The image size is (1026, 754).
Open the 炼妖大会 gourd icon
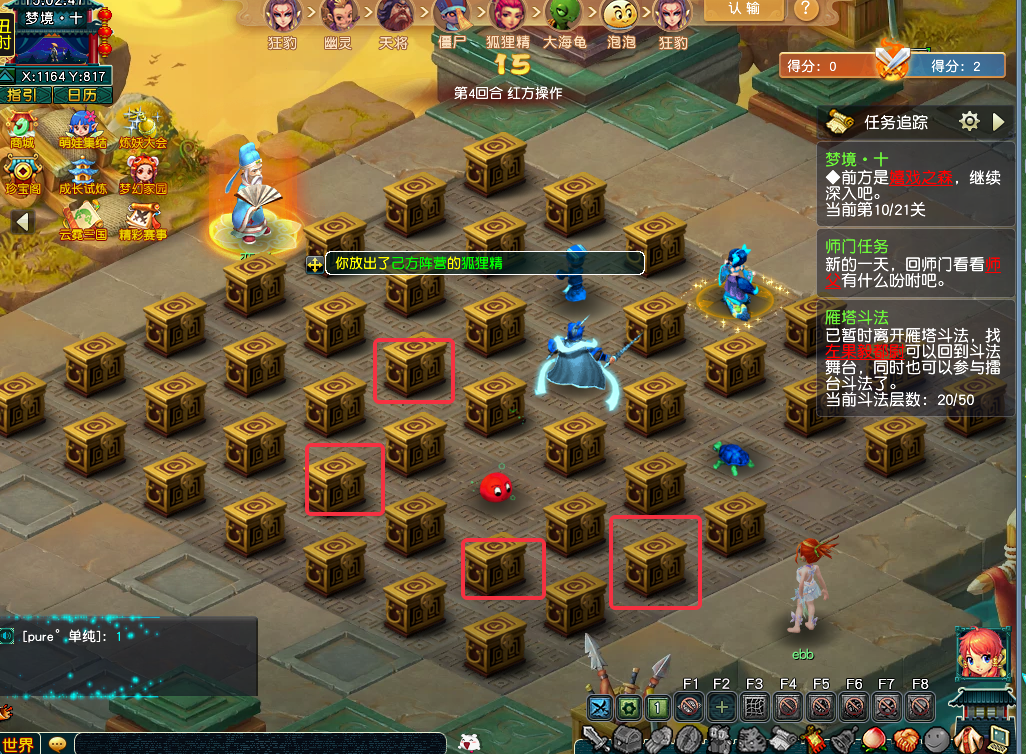pos(142,129)
